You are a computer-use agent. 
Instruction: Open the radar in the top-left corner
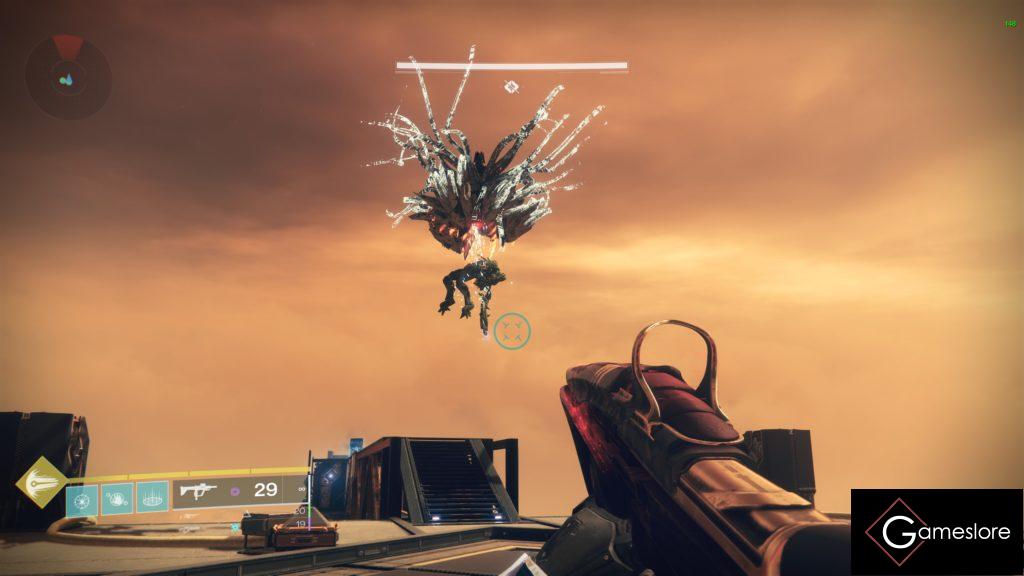pyautogui.click(x=68, y=77)
